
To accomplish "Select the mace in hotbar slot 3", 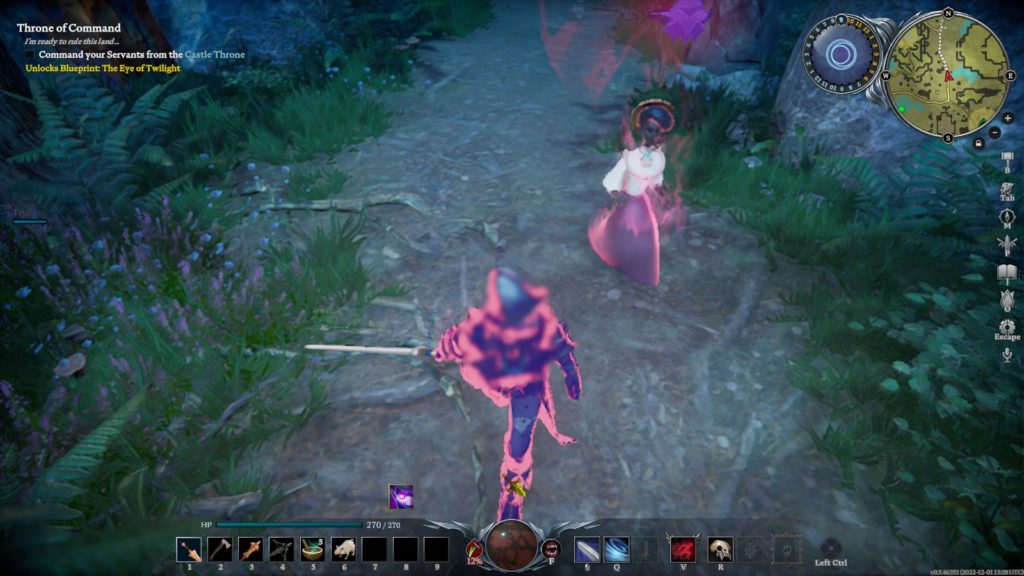I will pyautogui.click(x=250, y=549).
